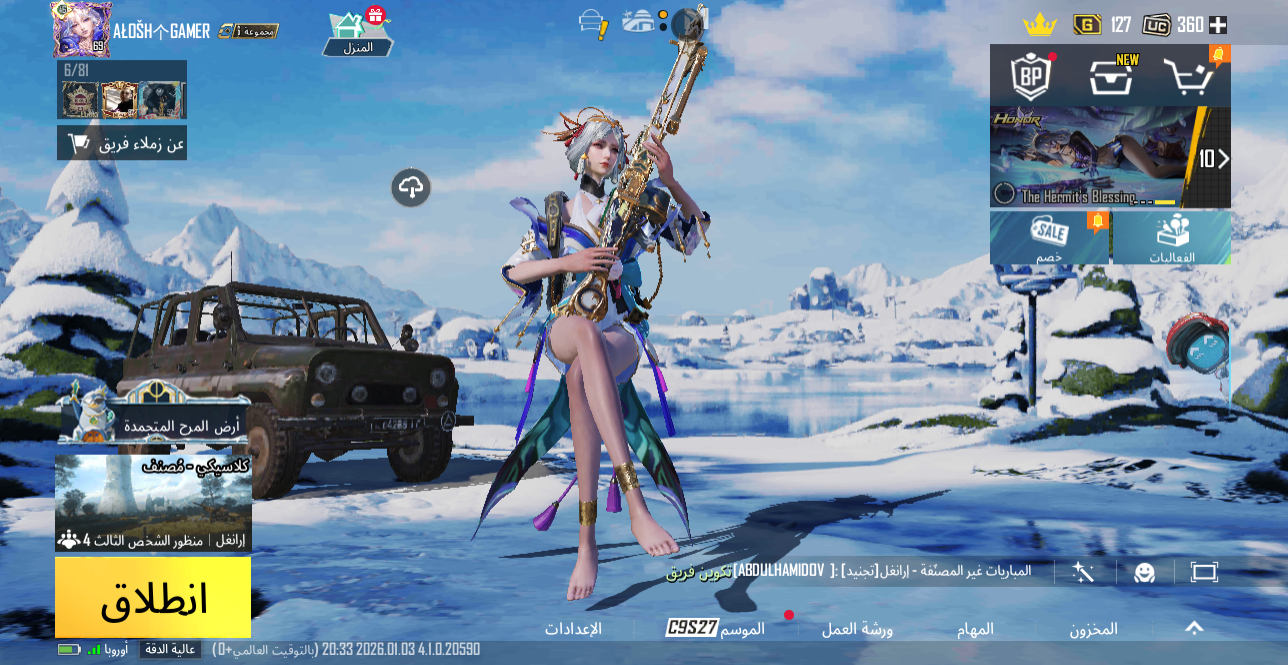Open the المهام missions menu
The height and width of the screenshot is (665, 1288).
tap(976, 629)
